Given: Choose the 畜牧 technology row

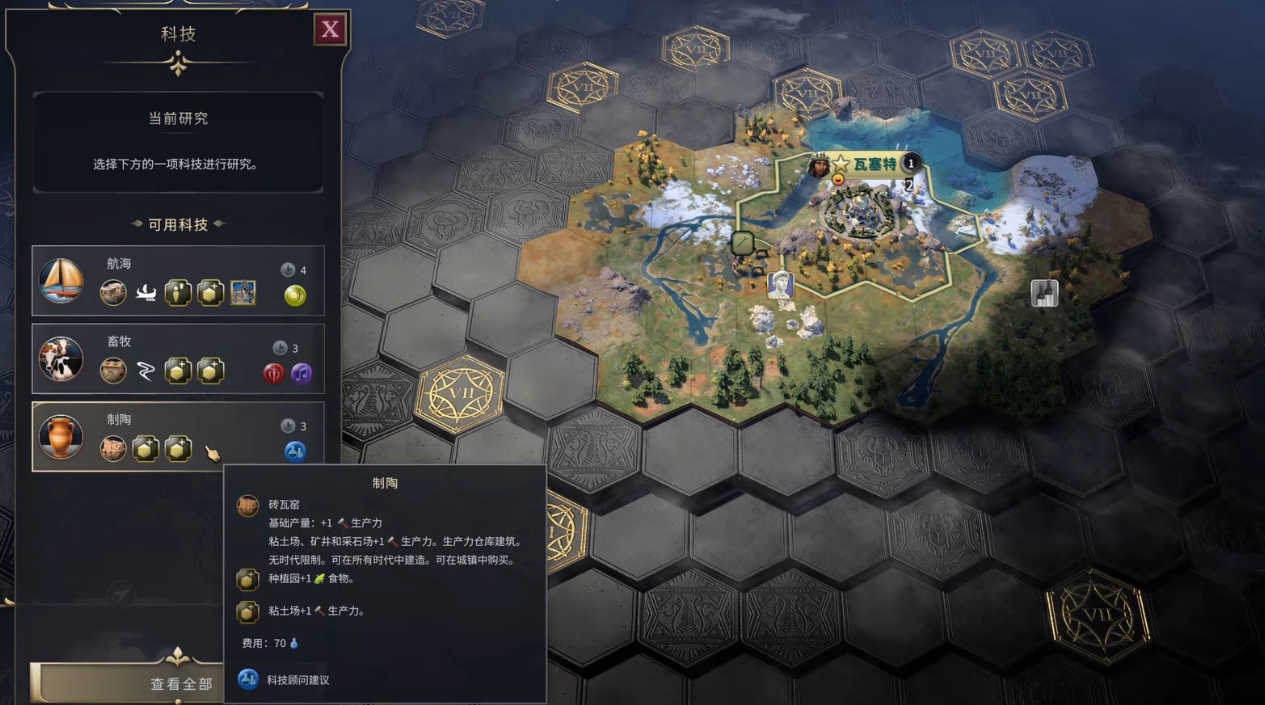Looking at the screenshot, I should (x=178, y=359).
